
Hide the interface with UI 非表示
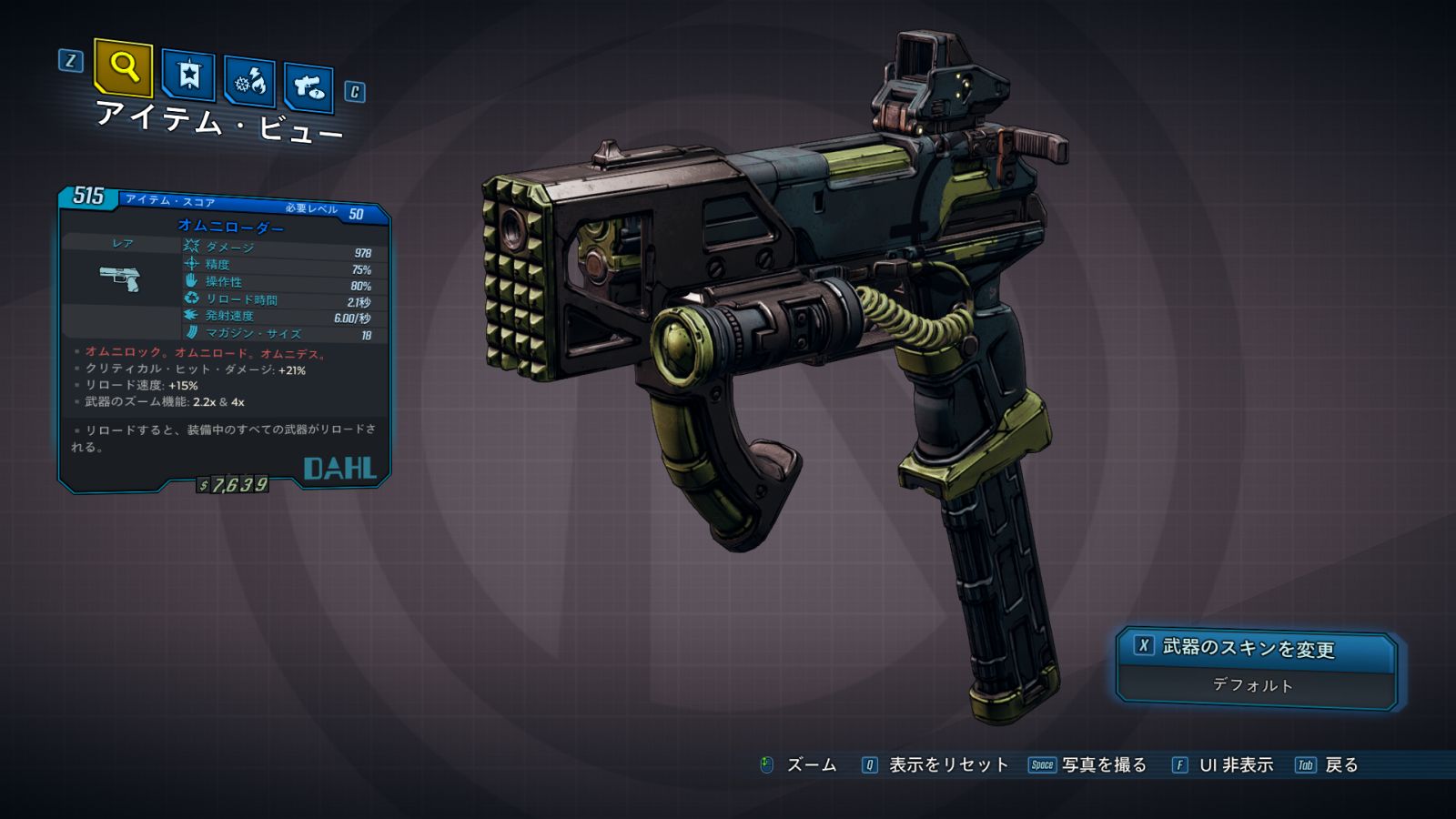tap(1235, 765)
